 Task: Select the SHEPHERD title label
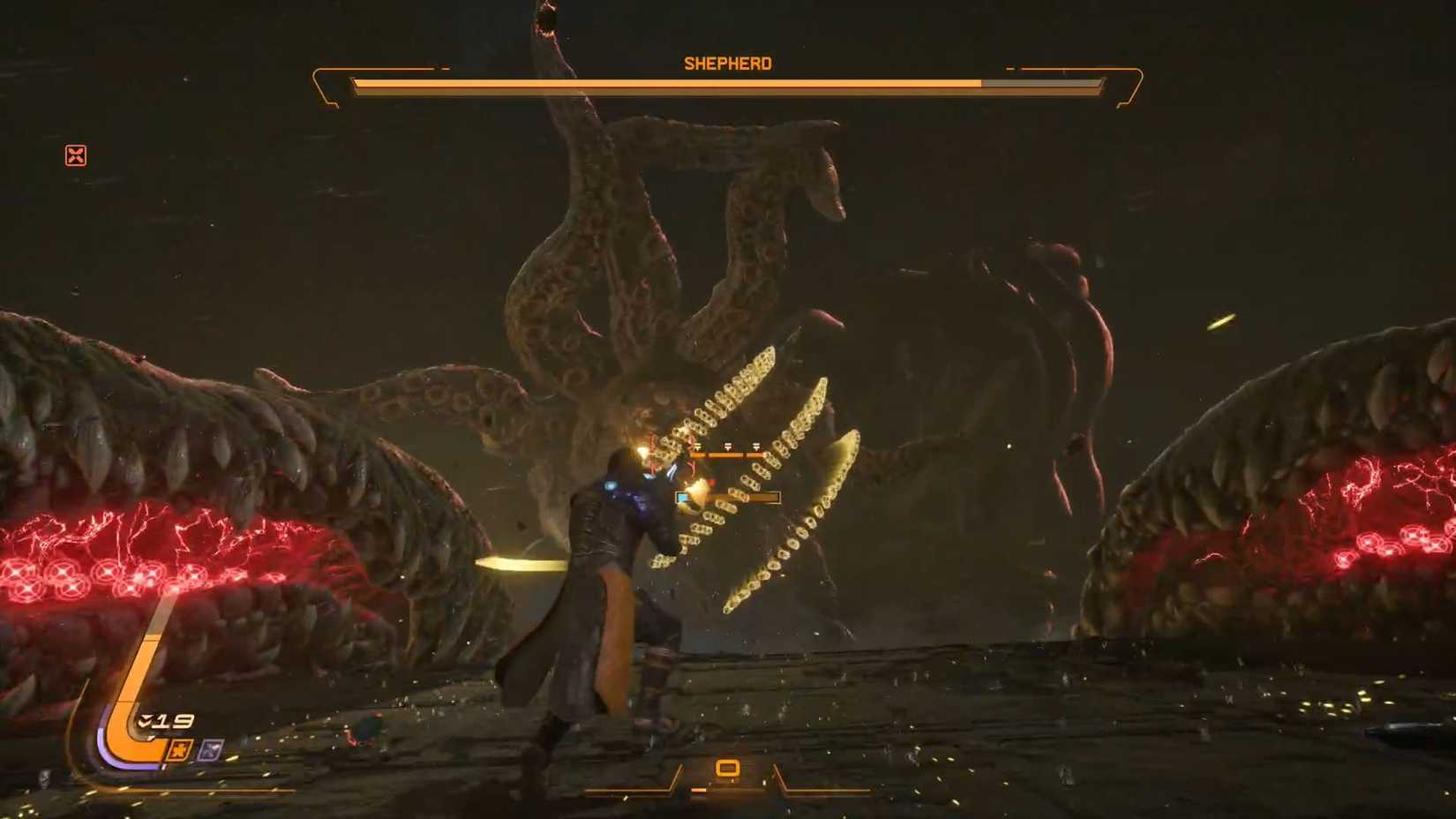point(726,63)
